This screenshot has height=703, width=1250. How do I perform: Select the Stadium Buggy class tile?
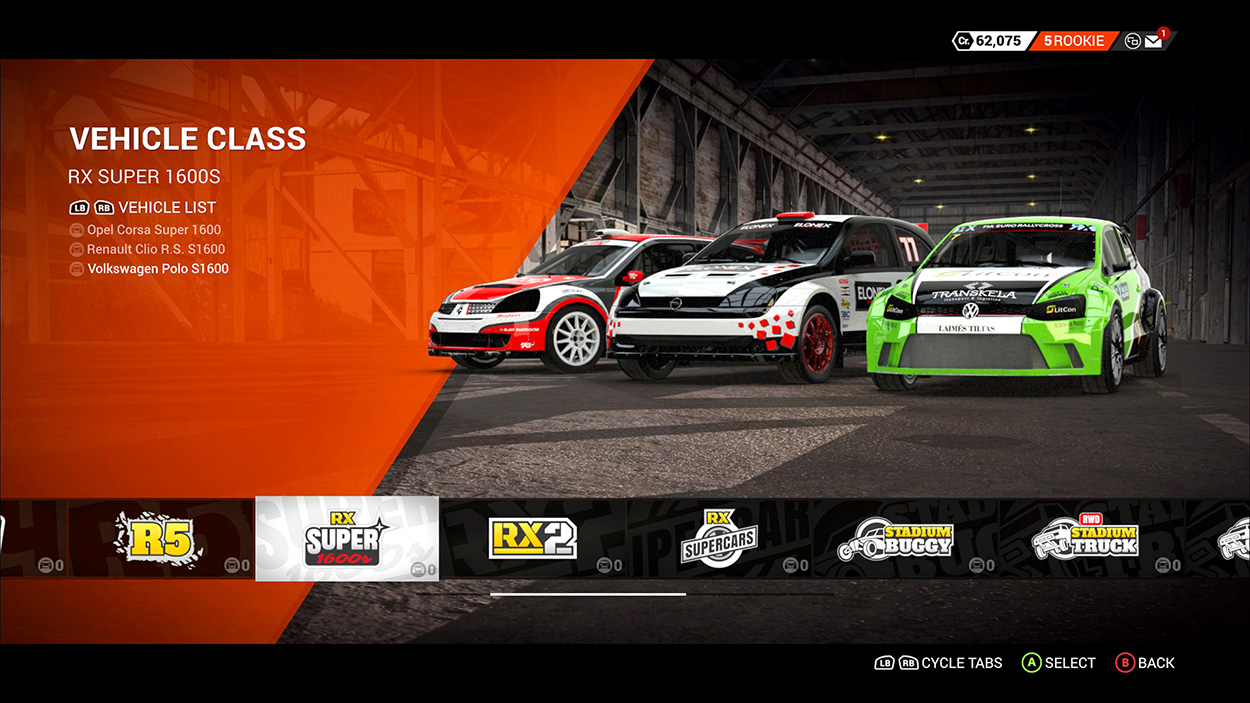(x=905, y=538)
